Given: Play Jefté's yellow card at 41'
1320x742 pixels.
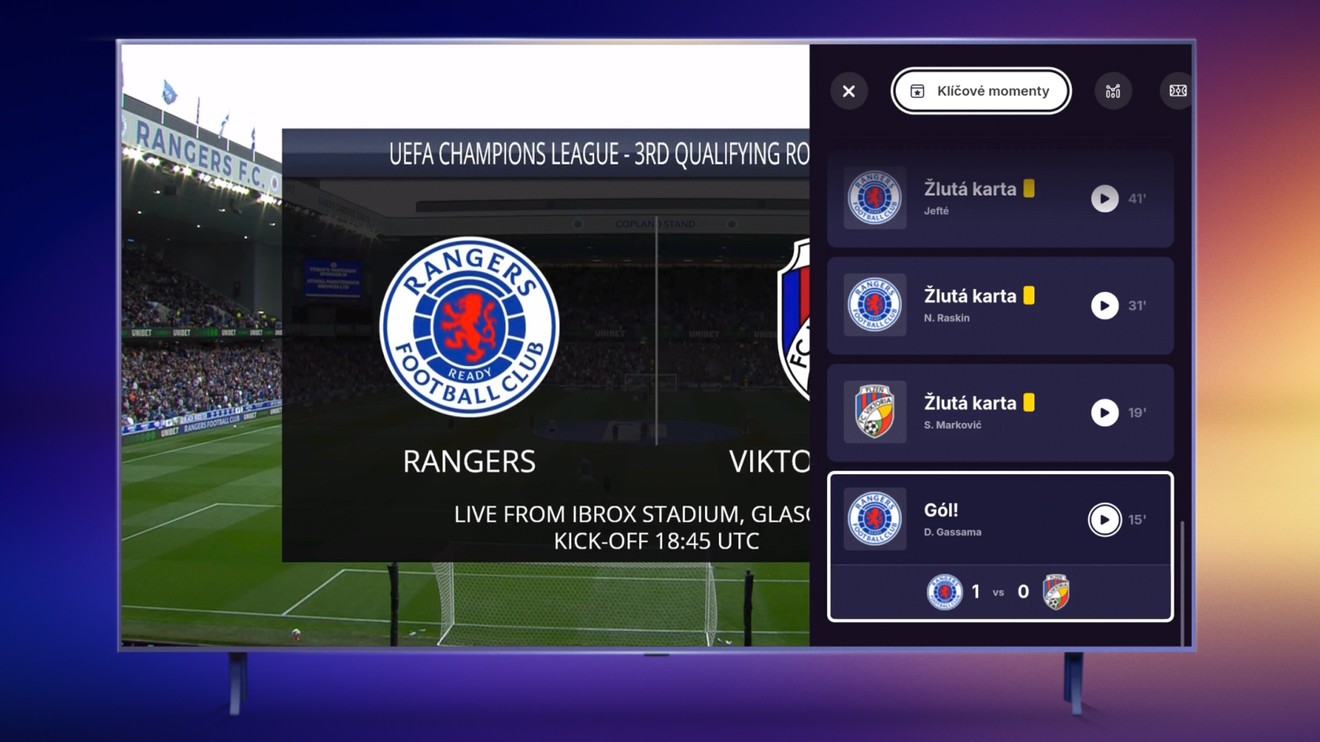Looking at the screenshot, I should point(1104,199).
